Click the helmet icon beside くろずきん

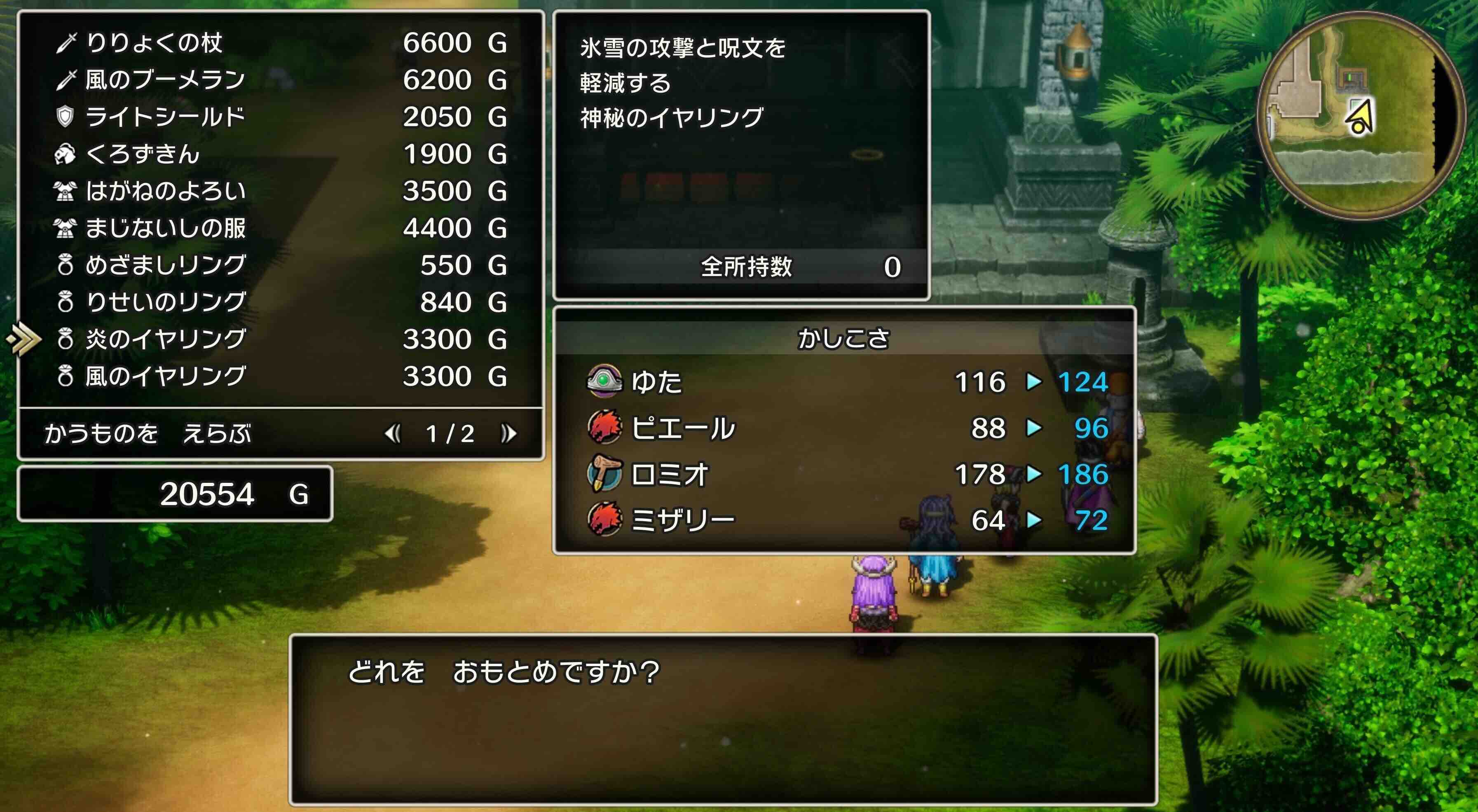(x=66, y=155)
